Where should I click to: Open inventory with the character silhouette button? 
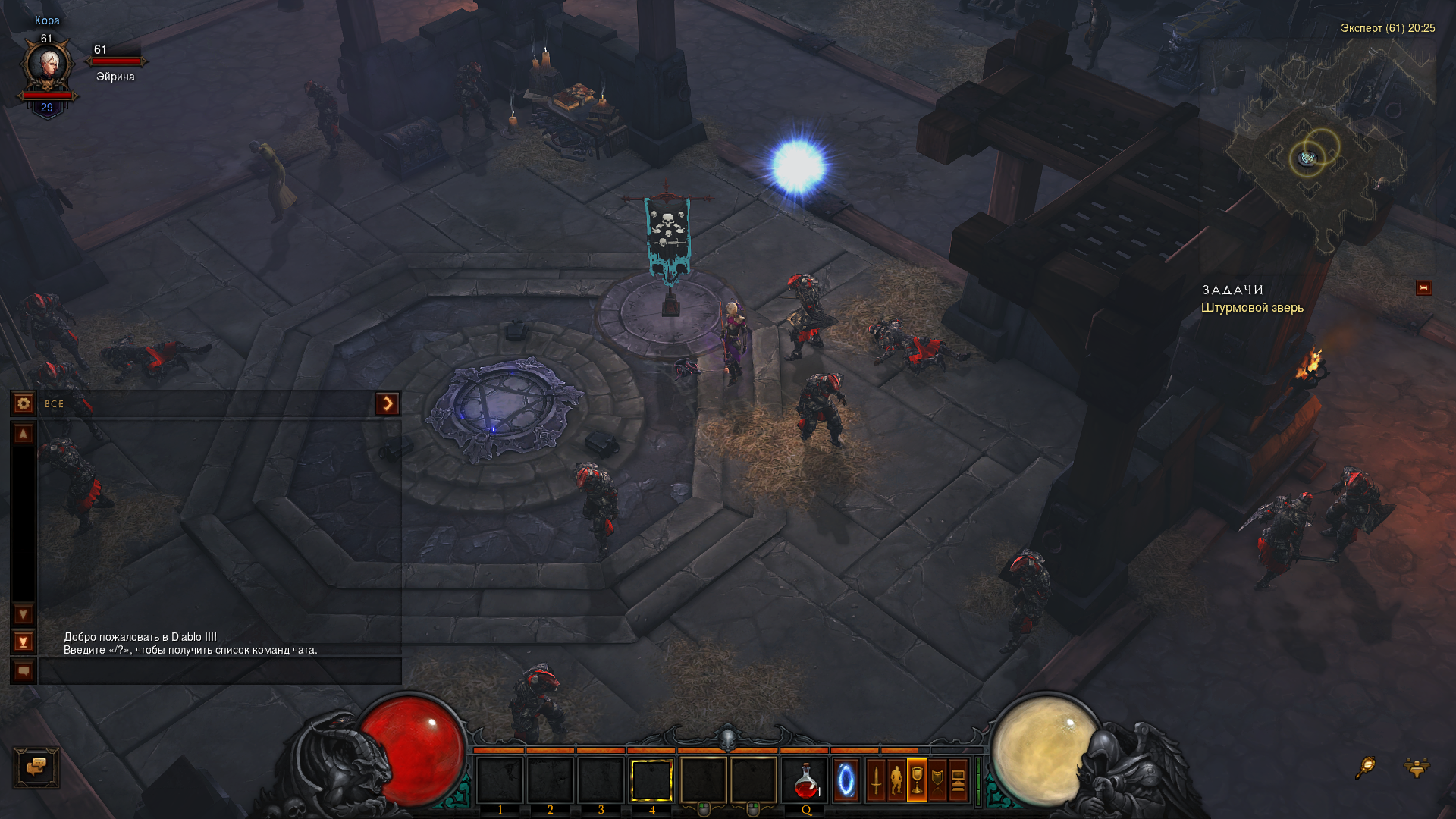point(896,780)
